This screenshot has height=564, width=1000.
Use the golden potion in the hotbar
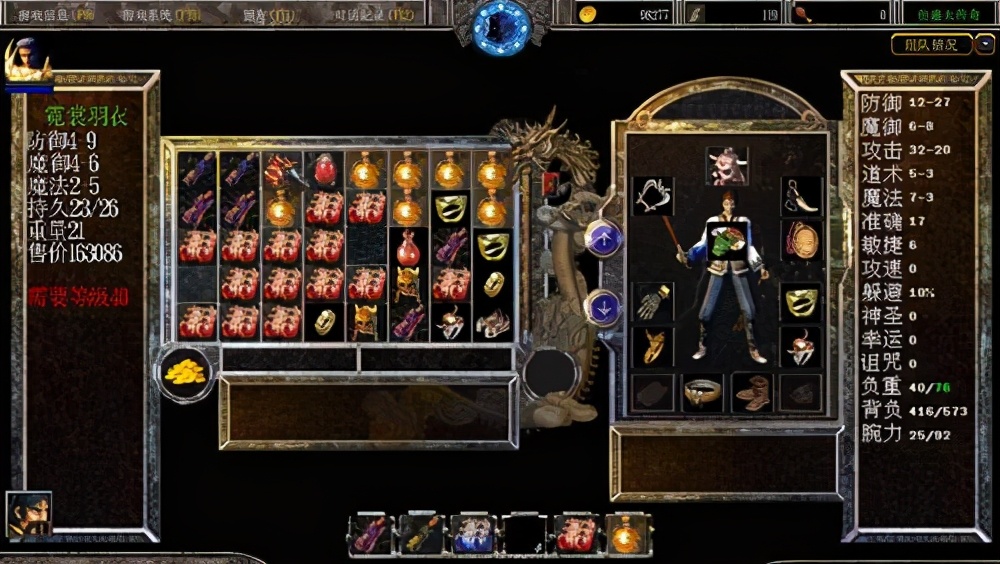[x=628, y=535]
